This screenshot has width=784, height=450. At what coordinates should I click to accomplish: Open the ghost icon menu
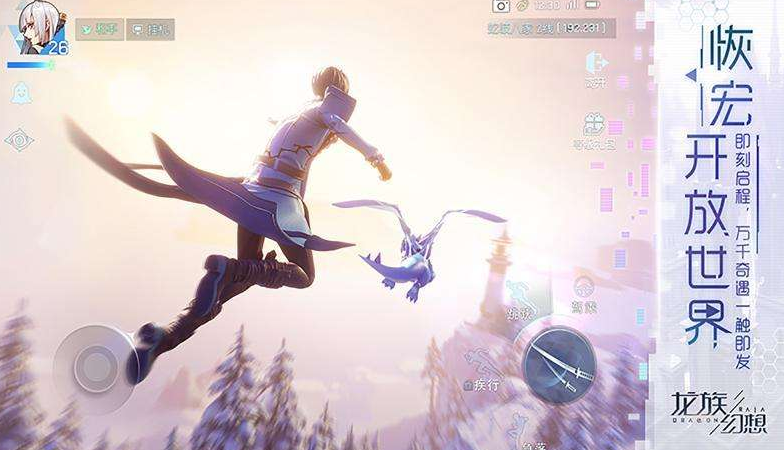coord(19,93)
